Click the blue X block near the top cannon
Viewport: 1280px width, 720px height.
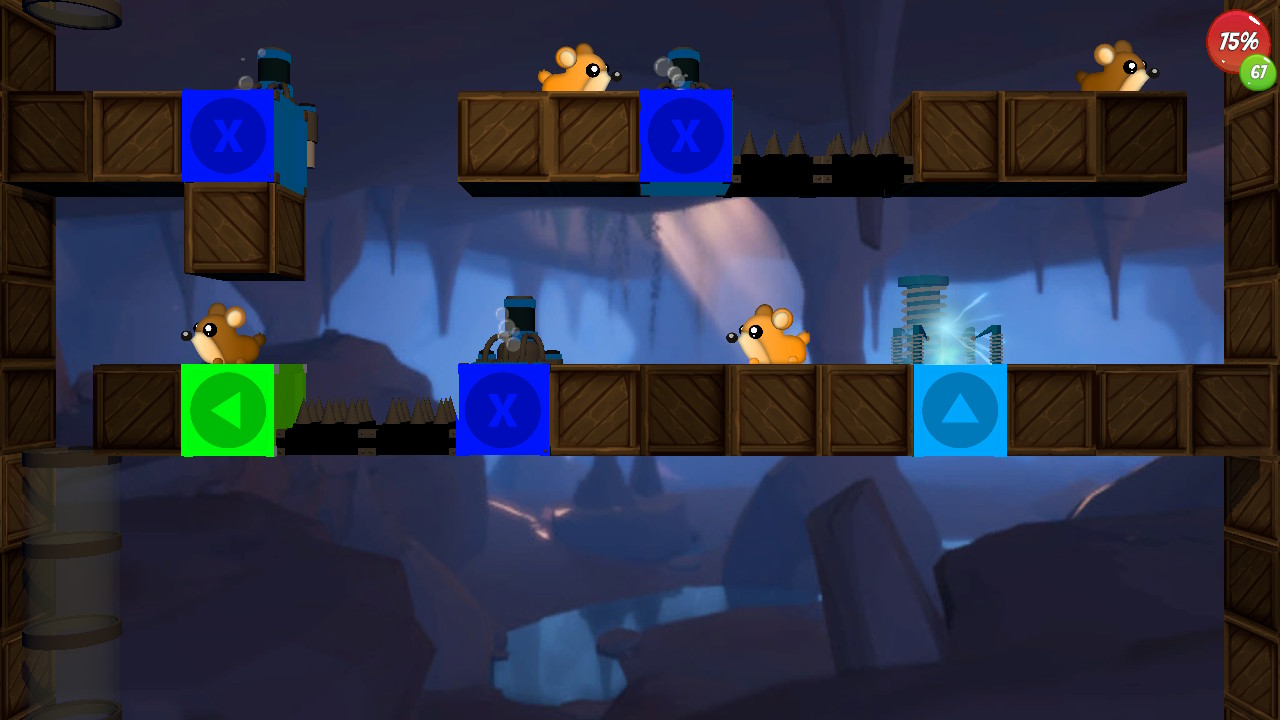[x=686, y=136]
